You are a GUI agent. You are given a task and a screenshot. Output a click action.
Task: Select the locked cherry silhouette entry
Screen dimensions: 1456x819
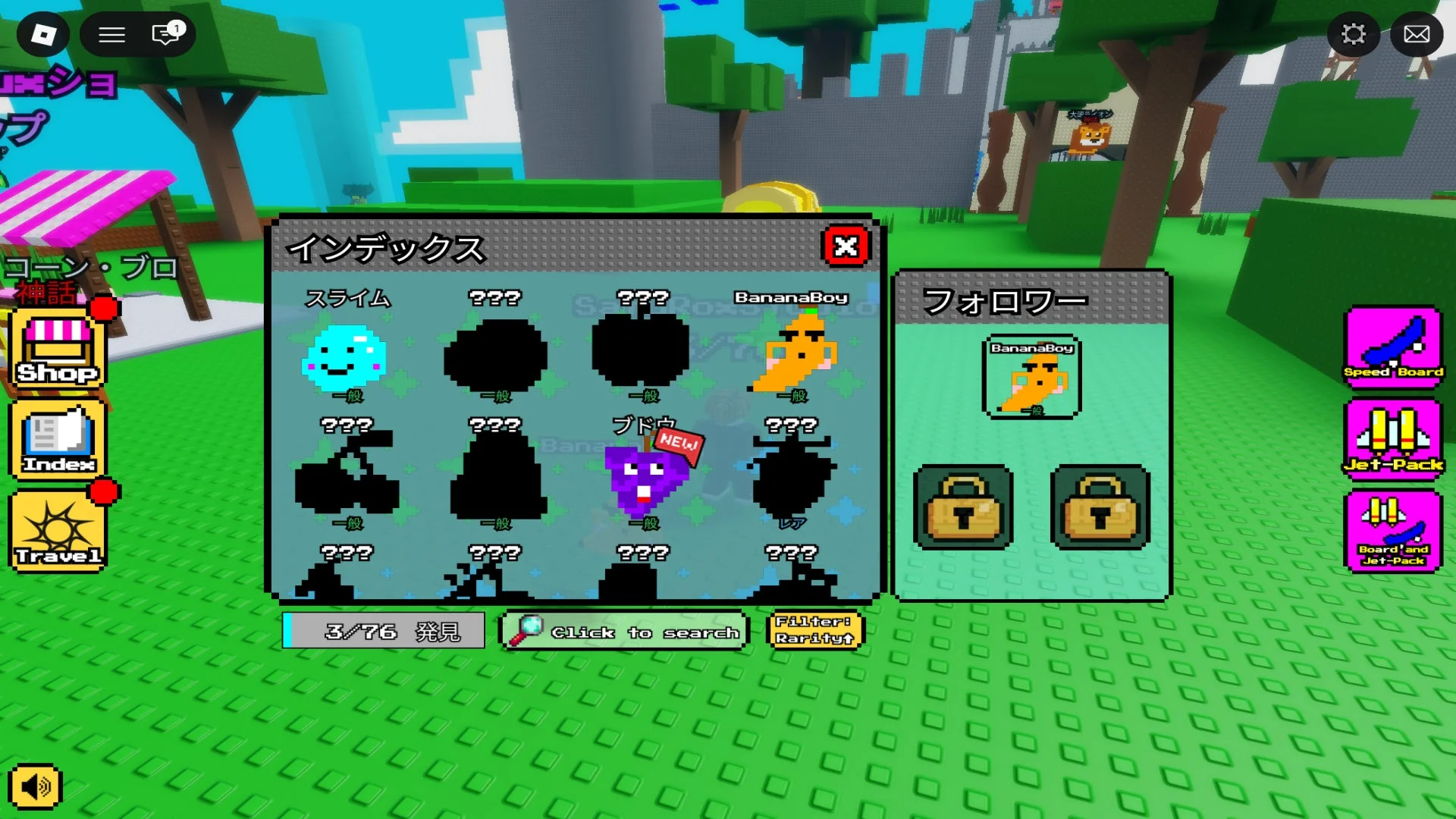[x=347, y=478]
